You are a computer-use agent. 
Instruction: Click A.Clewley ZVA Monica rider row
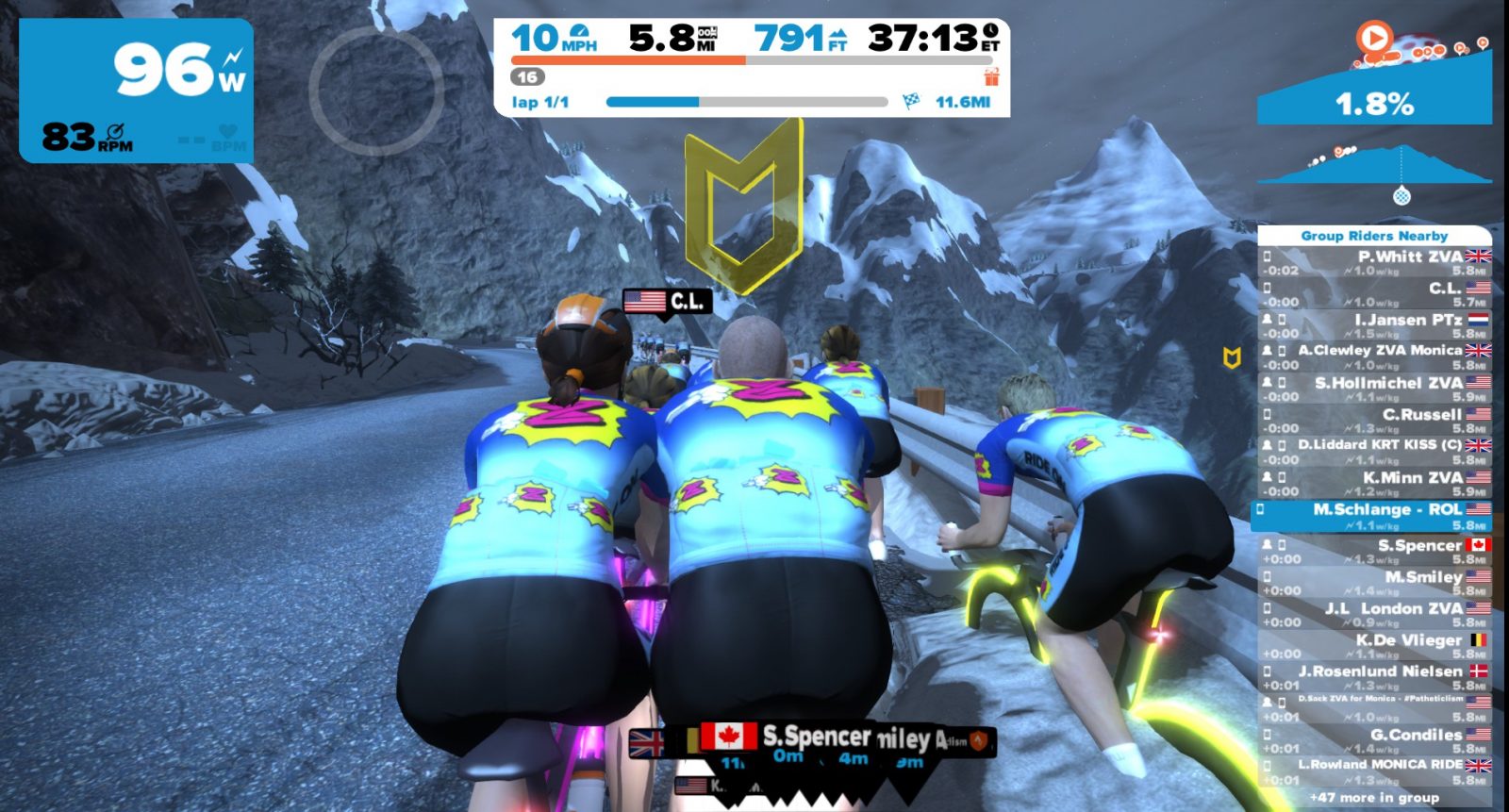(1374, 356)
